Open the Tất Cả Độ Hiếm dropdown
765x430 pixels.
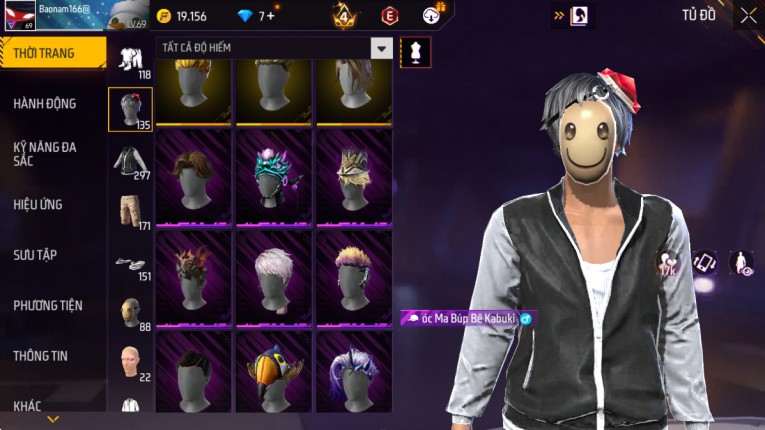(x=380, y=48)
